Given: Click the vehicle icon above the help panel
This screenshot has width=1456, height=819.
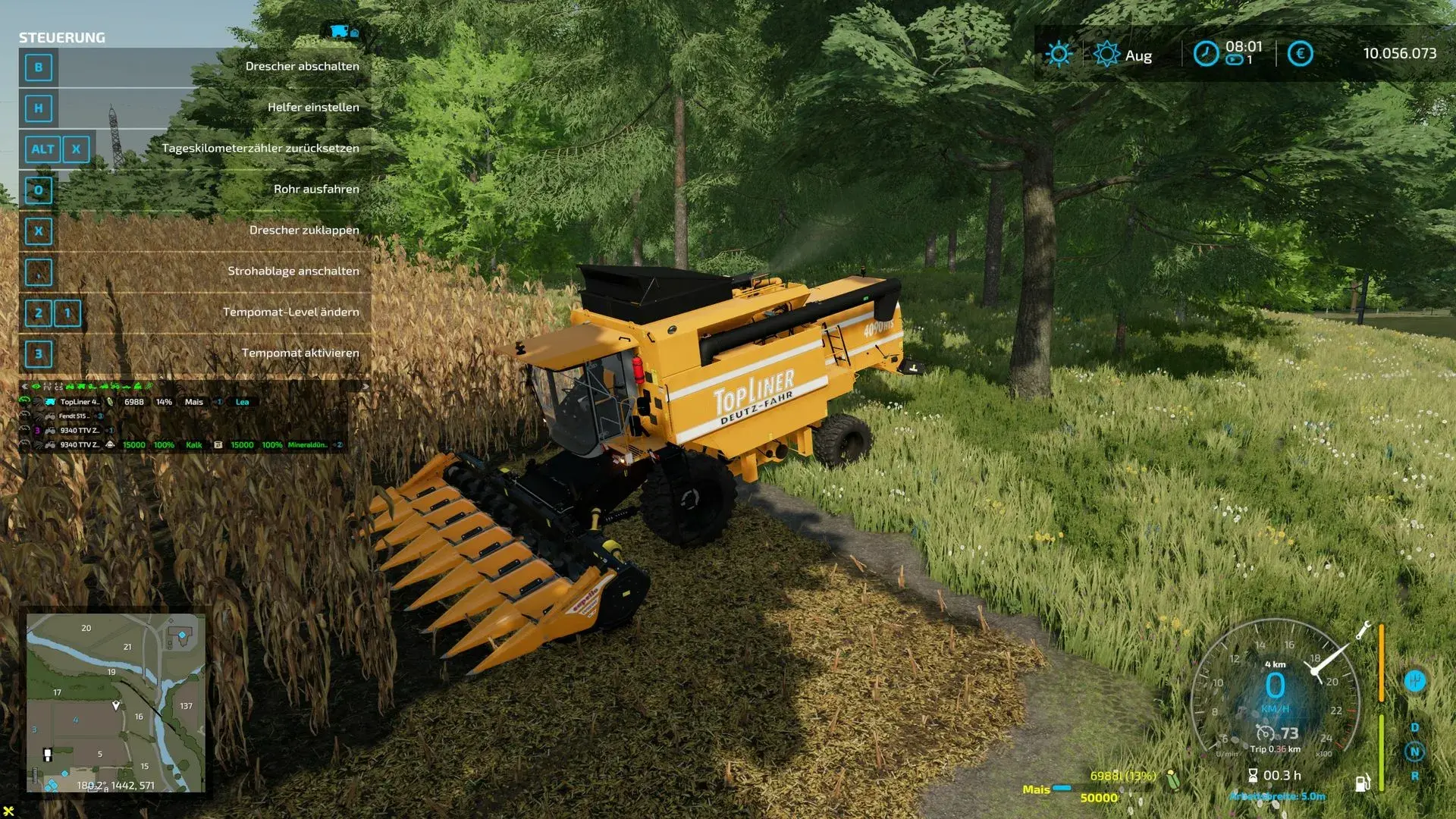Looking at the screenshot, I should [x=340, y=31].
